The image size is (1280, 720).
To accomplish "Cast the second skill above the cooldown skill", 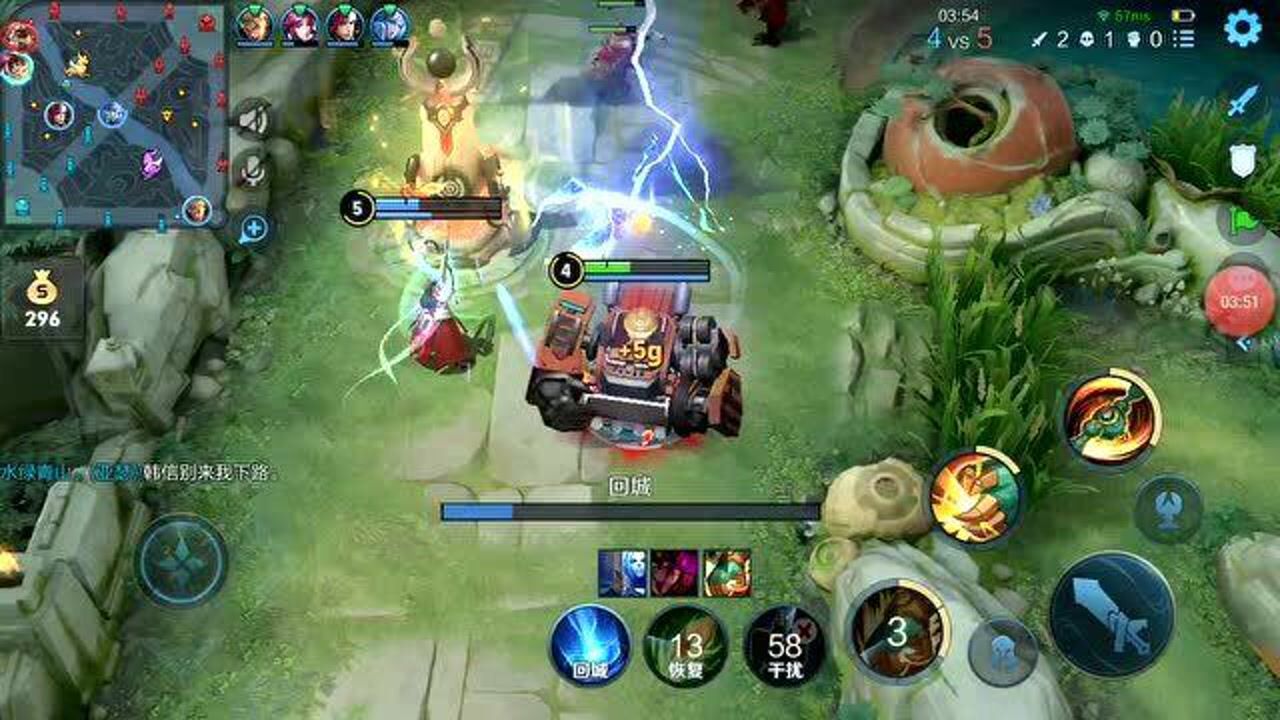I will click(x=975, y=496).
